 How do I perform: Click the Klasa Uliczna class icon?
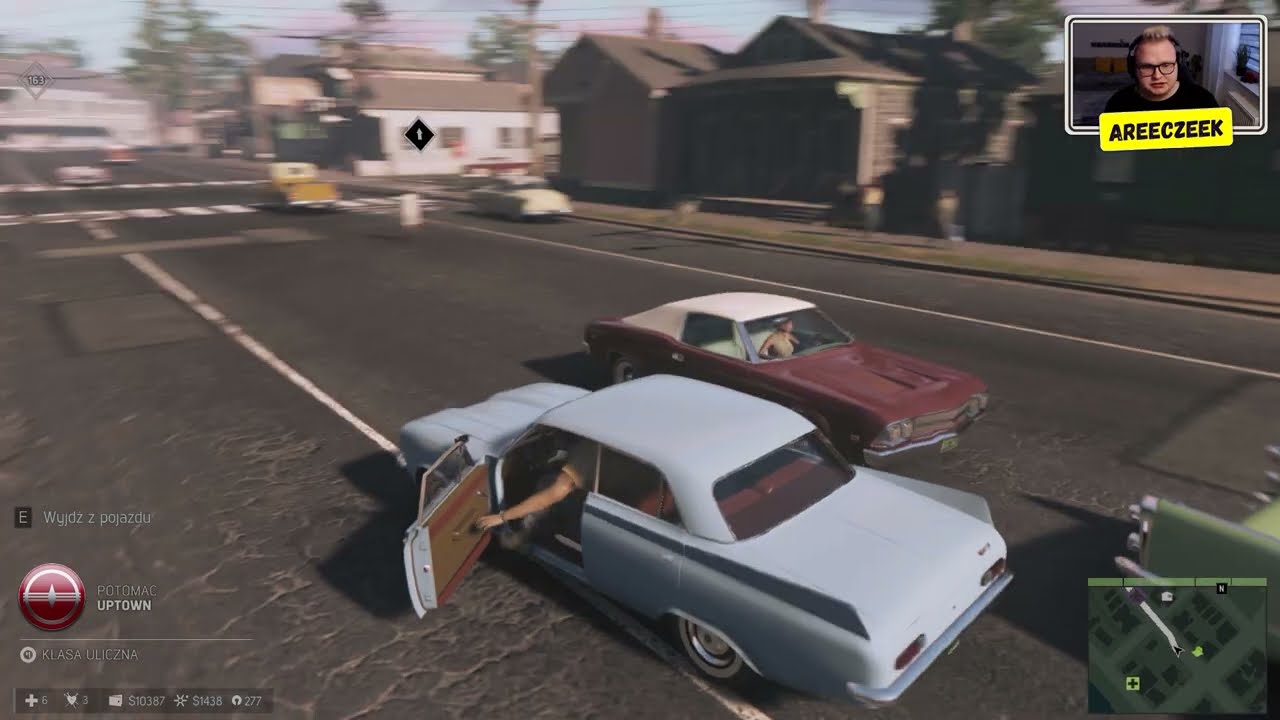click(28, 655)
